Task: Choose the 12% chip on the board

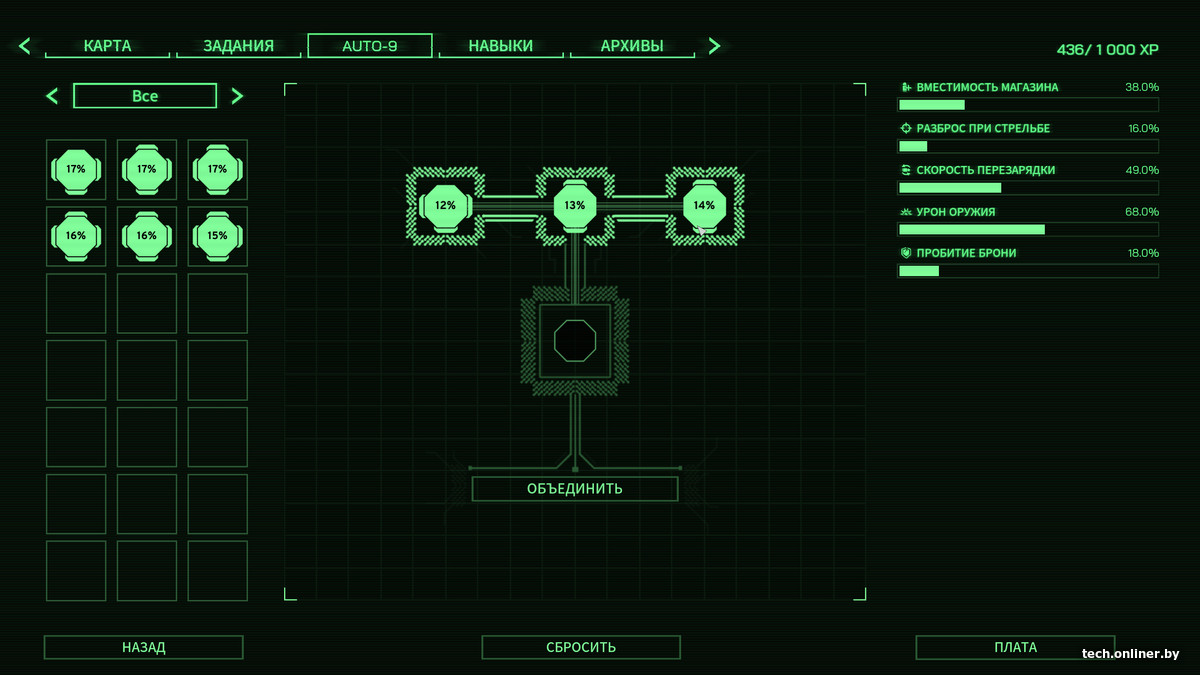Action: click(x=445, y=206)
